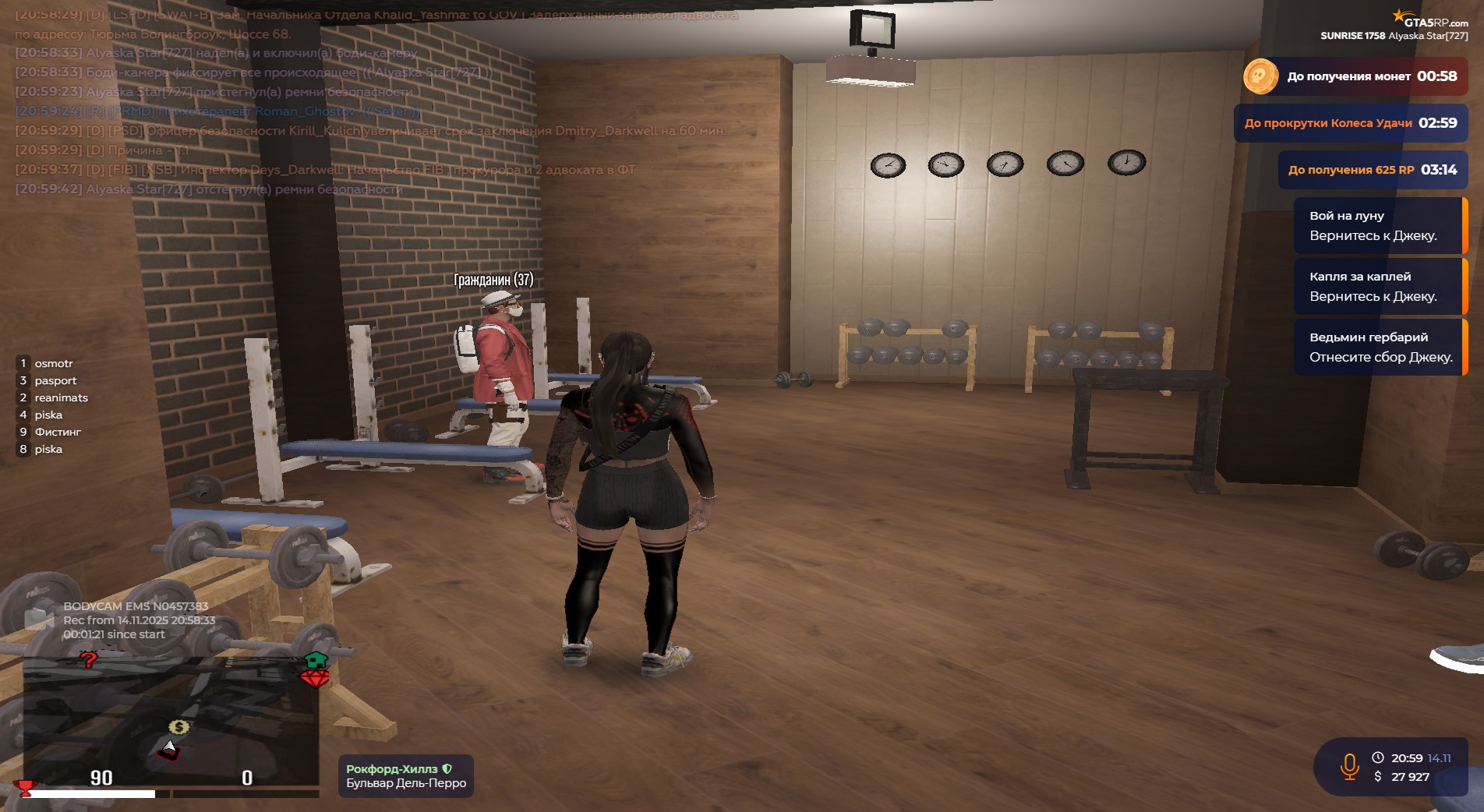This screenshot has width=1484, height=812.
Task: Select the 'osmotr' quick action entry
Action: tap(53, 363)
